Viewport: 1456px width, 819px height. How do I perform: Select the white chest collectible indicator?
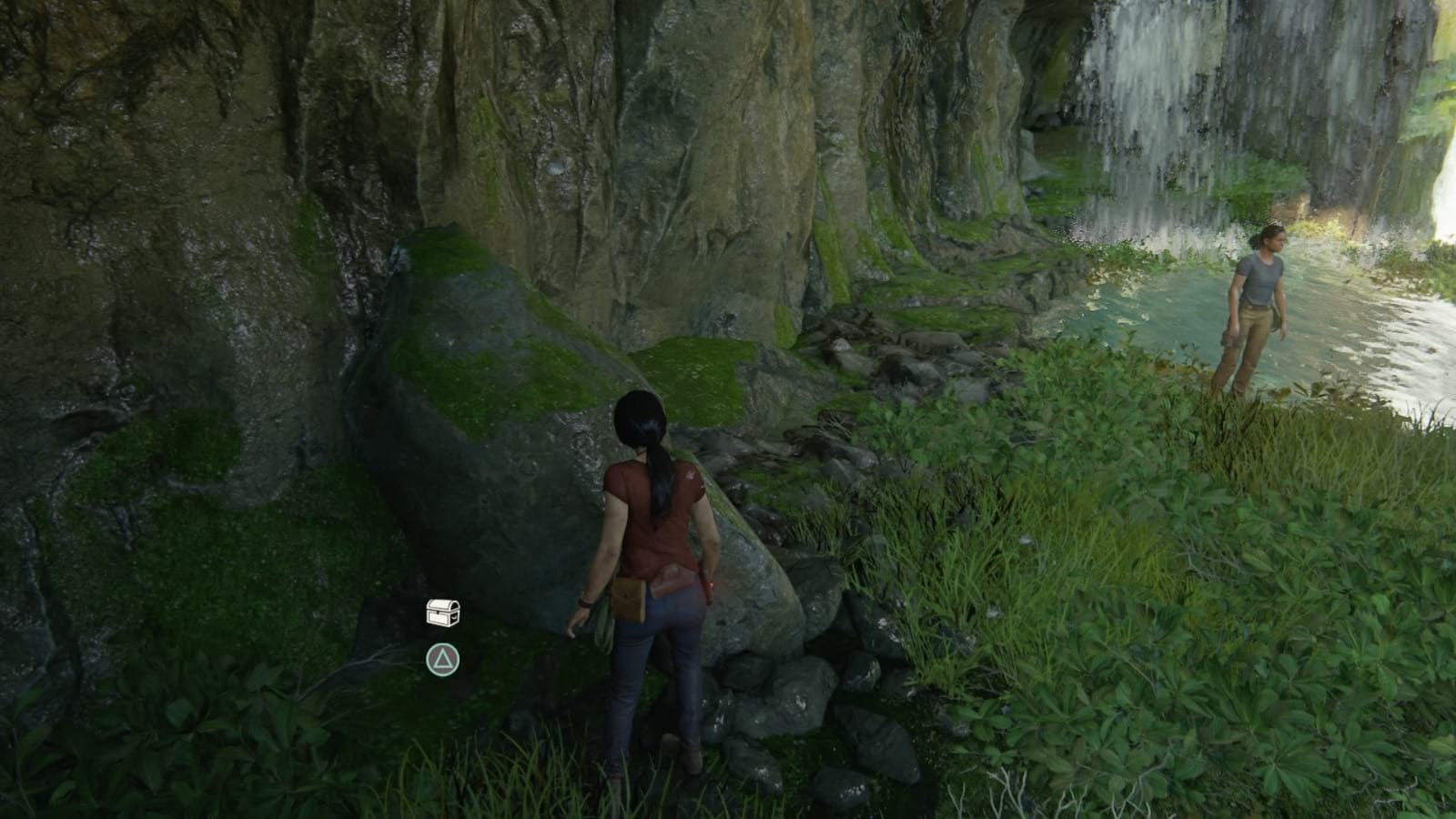[x=442, y=612]
